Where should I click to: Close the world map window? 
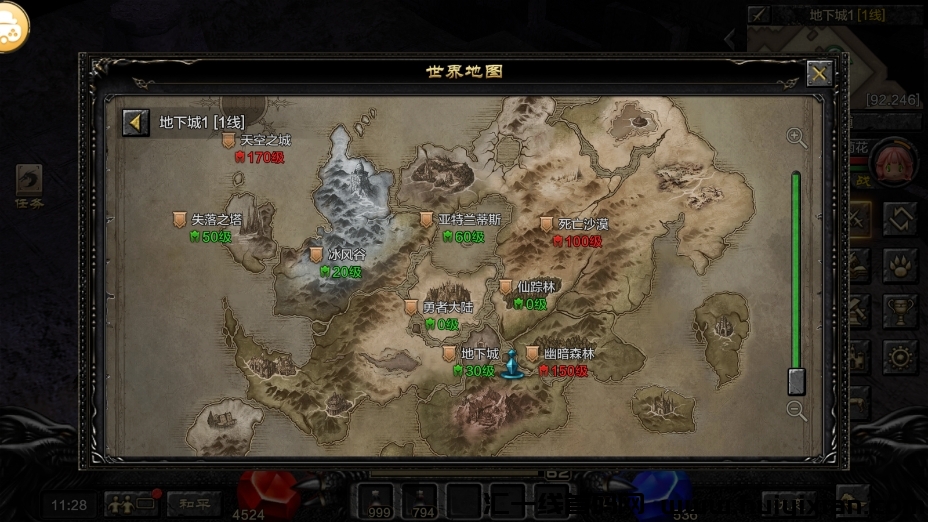point(819,73)
